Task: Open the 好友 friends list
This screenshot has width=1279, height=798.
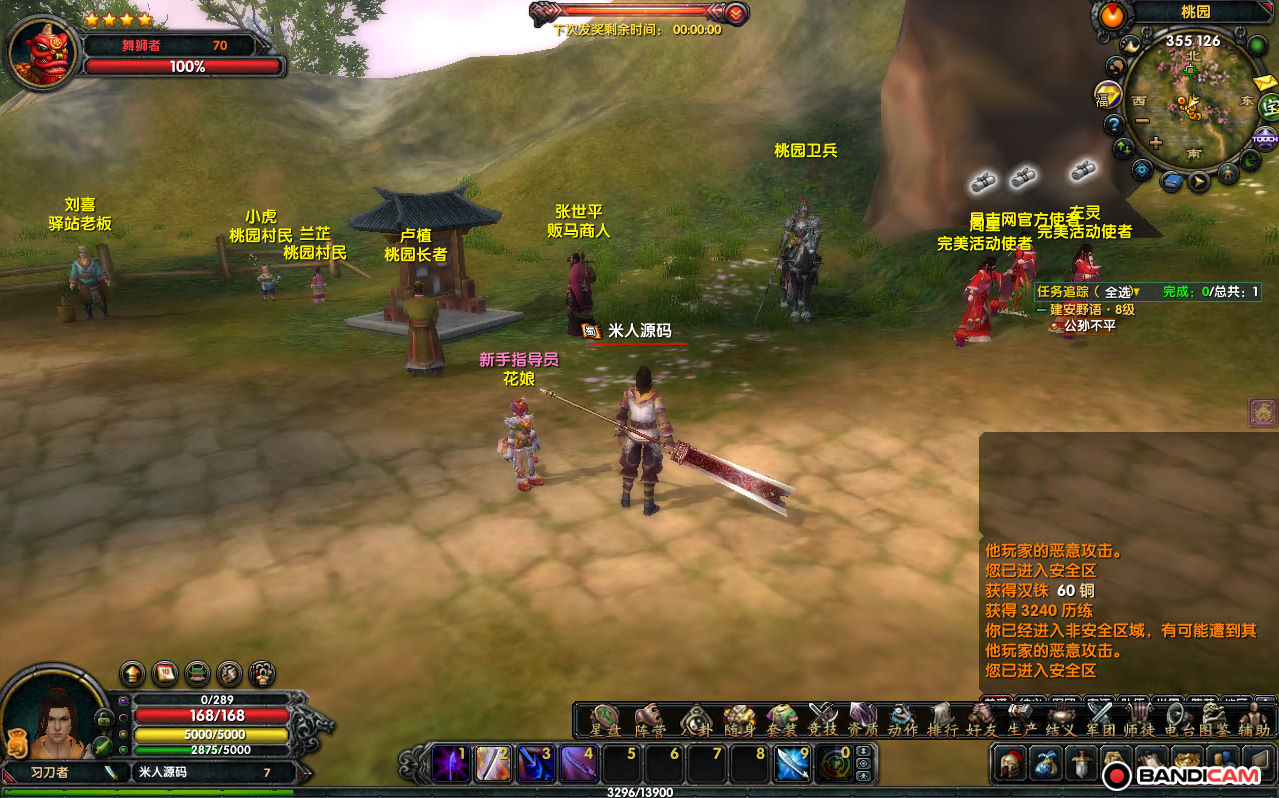Action: click(x=979, y=719)
